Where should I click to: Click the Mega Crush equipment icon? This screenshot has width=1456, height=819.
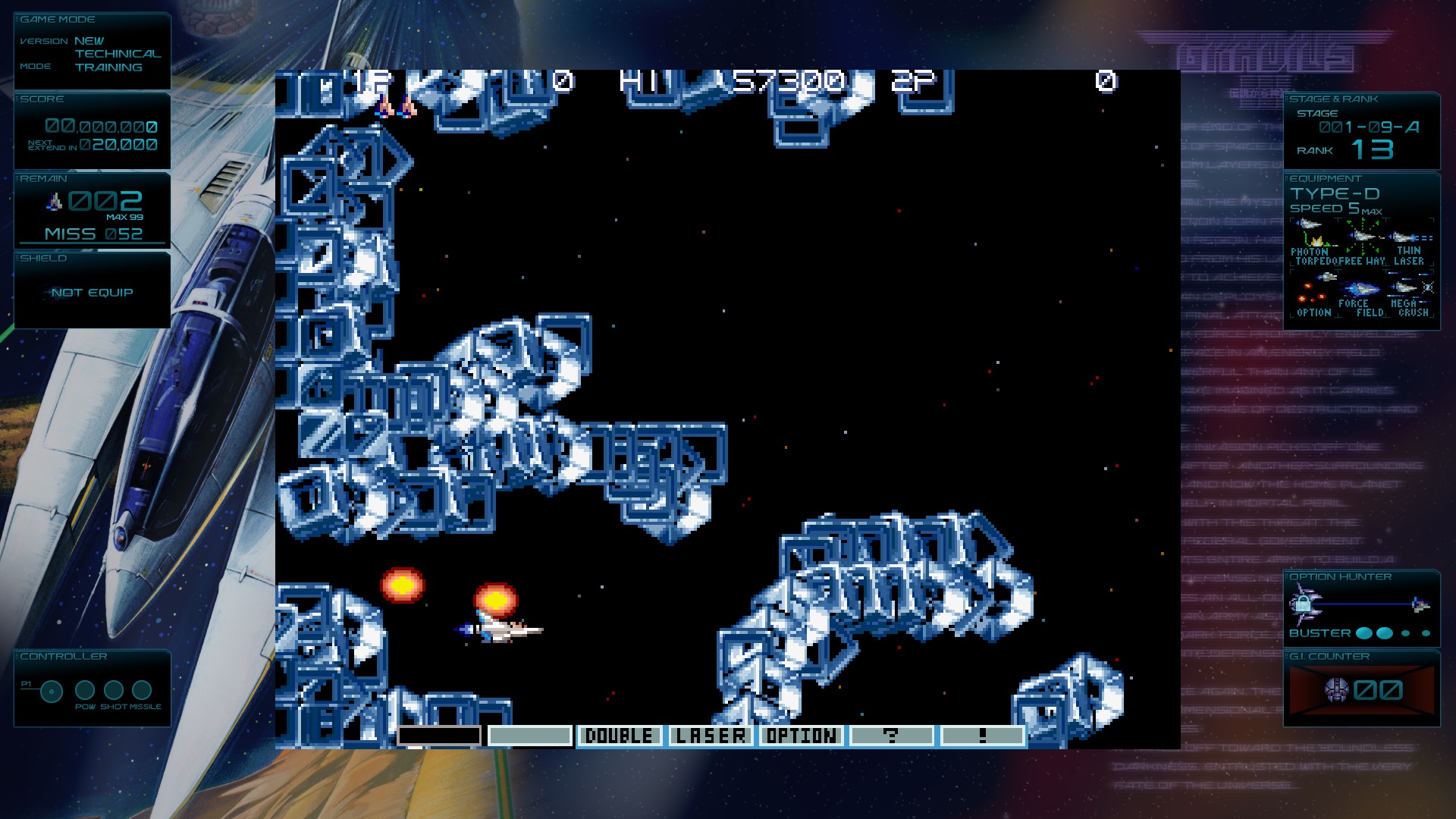pyautogui.click(x=1411, y=287)
